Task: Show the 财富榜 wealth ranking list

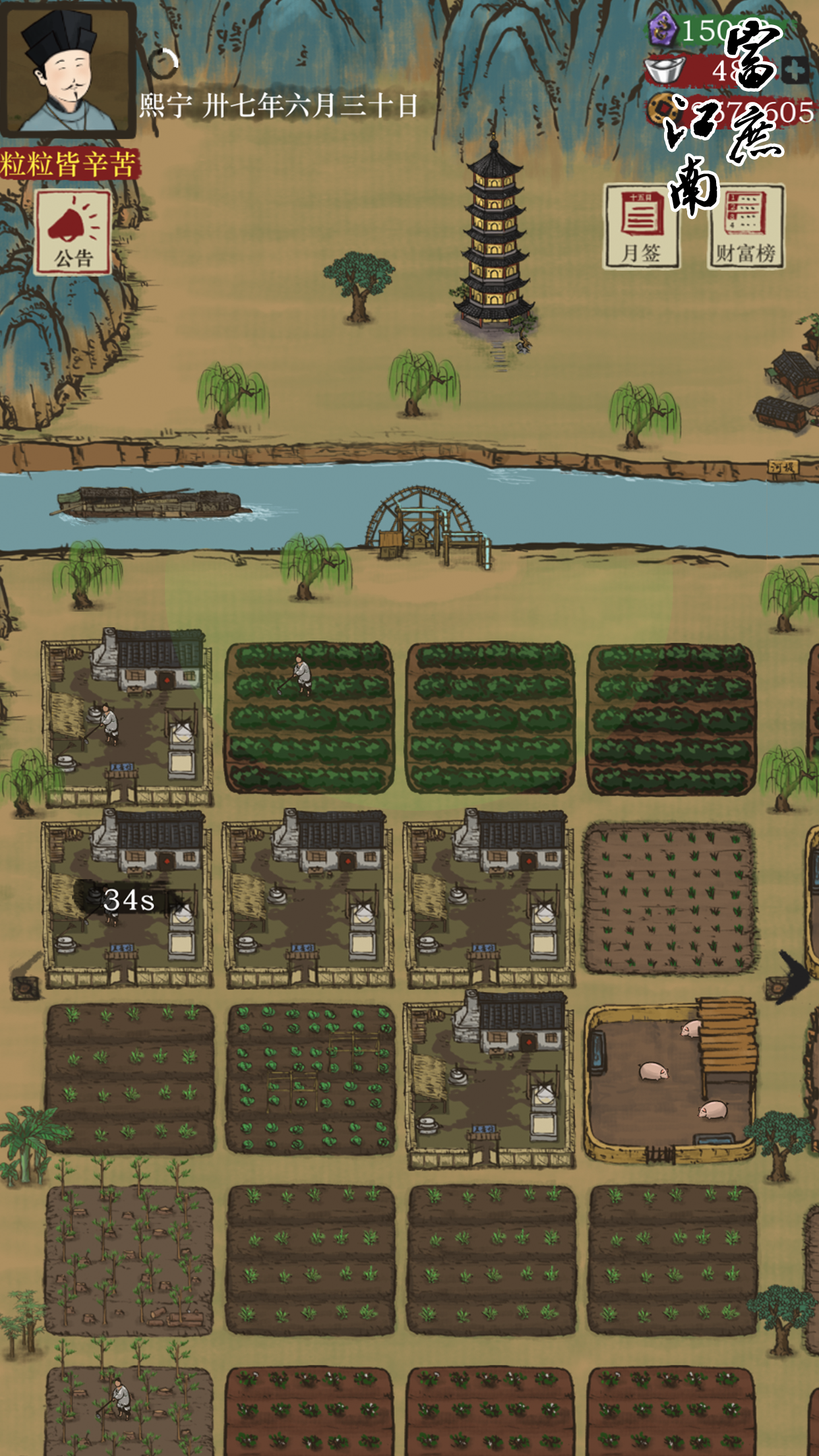Action: (746, 227)
